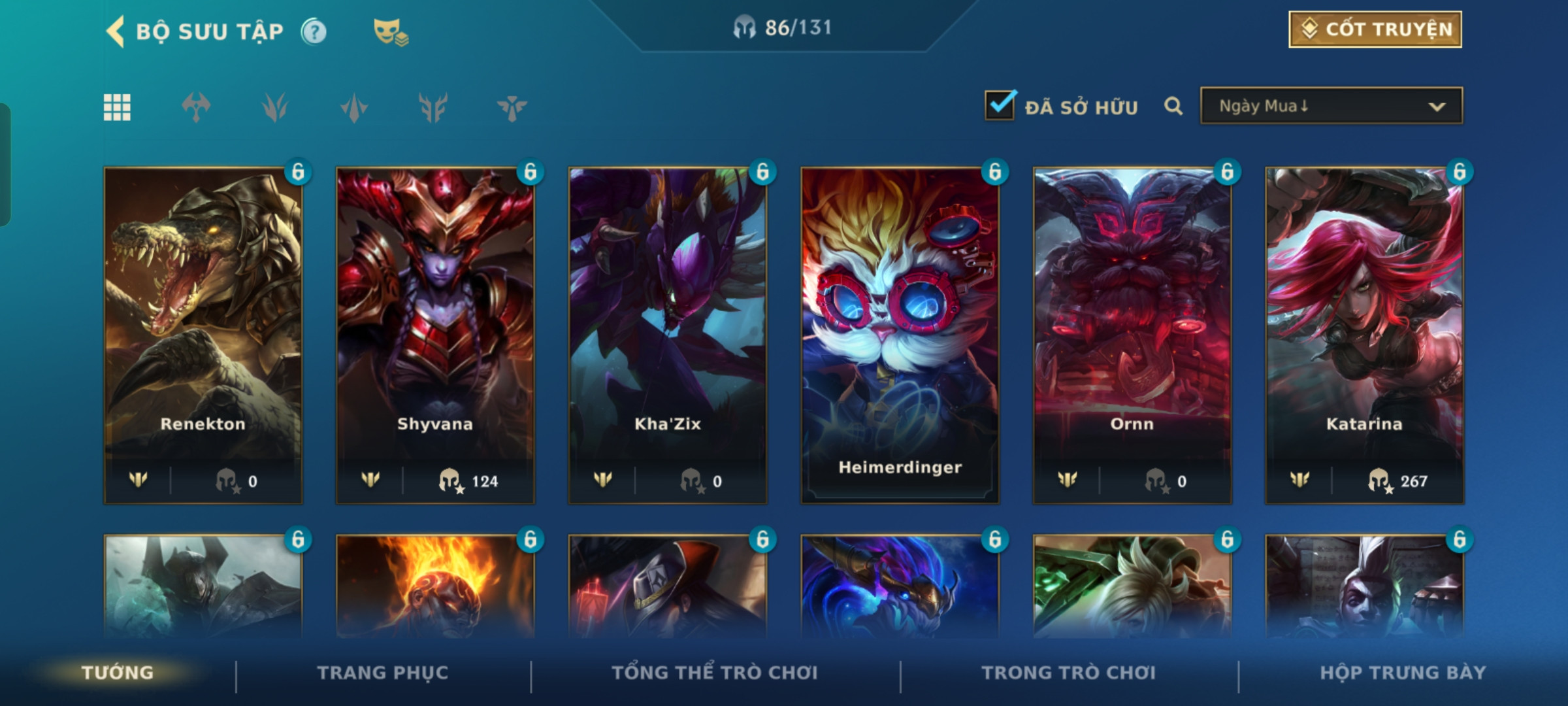Screen dimensions: 1568x706
Task: View the Ornn champion card
Action: pos(1132,335)
